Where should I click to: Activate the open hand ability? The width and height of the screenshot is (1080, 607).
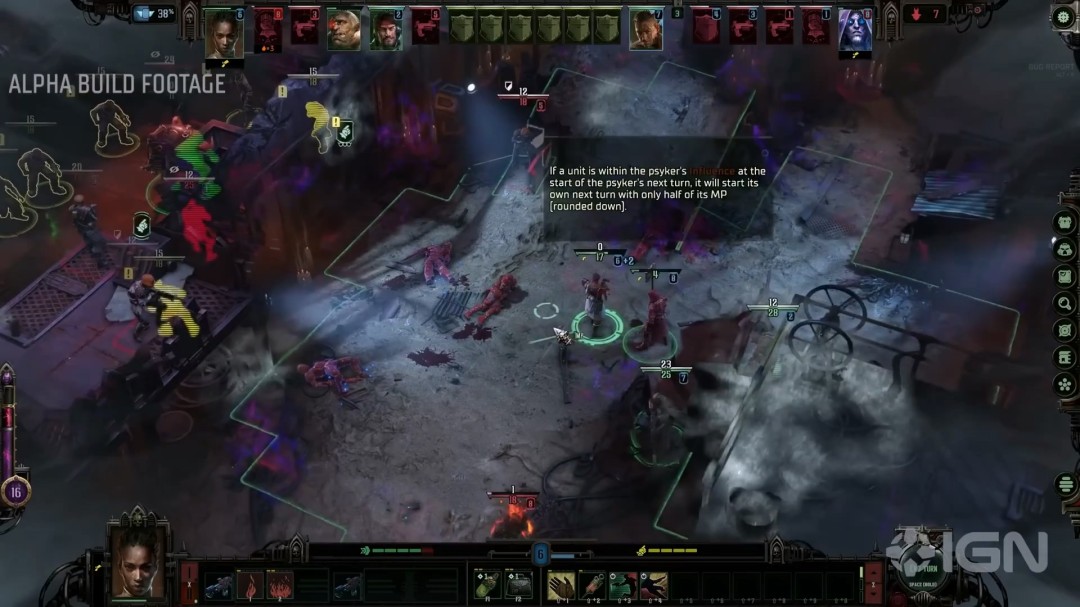[561, 585]
